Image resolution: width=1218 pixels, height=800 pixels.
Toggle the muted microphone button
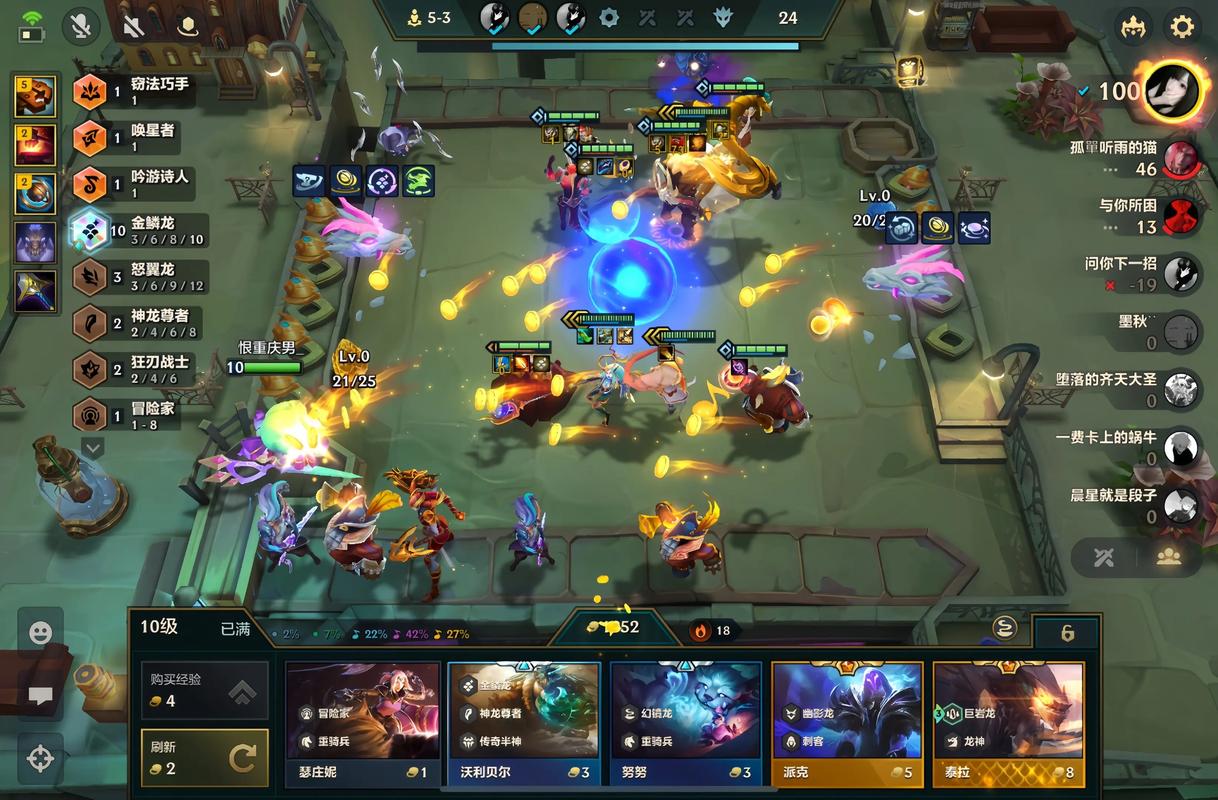[81, 26]
